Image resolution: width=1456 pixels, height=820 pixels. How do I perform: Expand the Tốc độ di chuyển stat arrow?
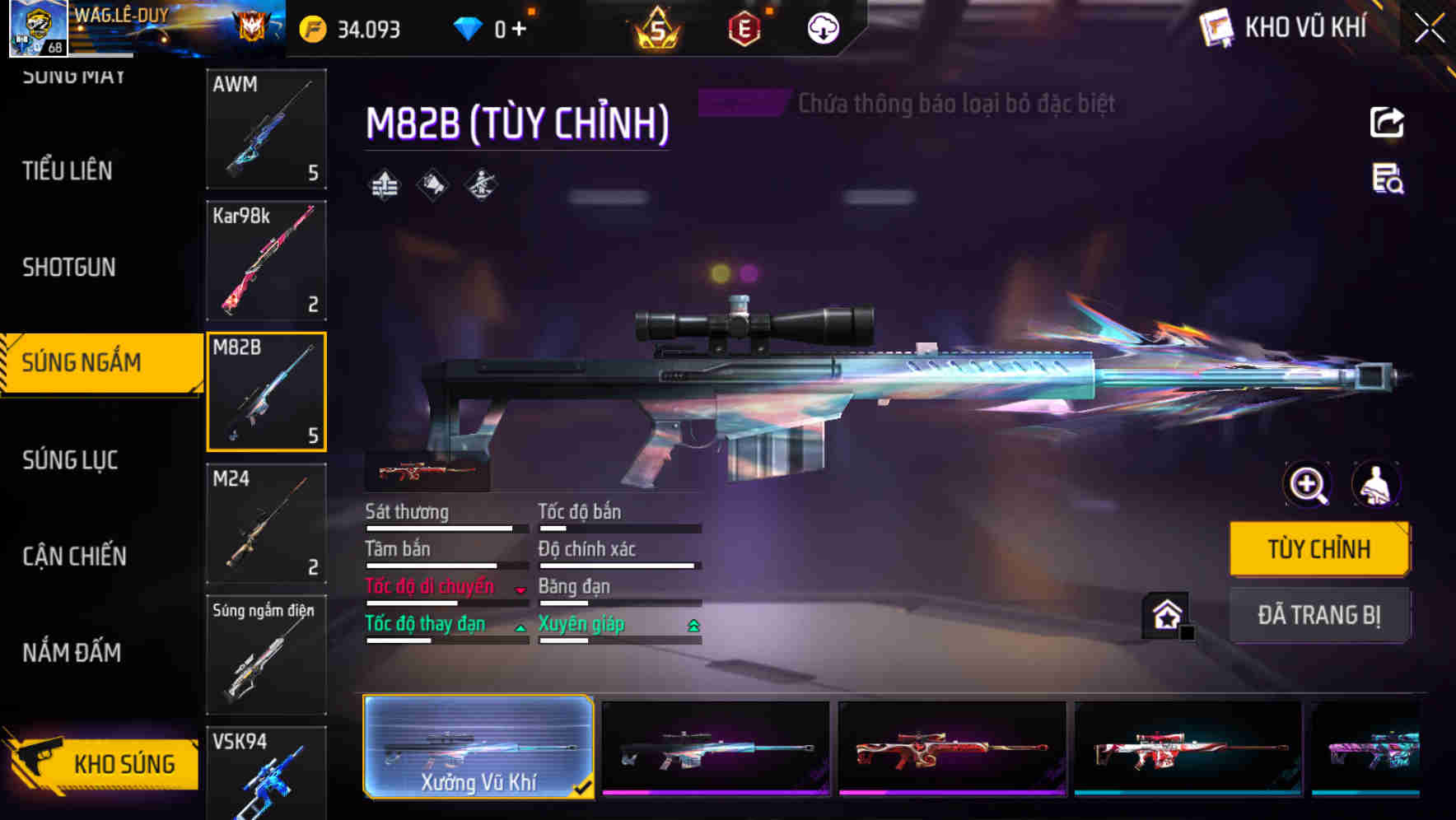click(x=520, y=590)
